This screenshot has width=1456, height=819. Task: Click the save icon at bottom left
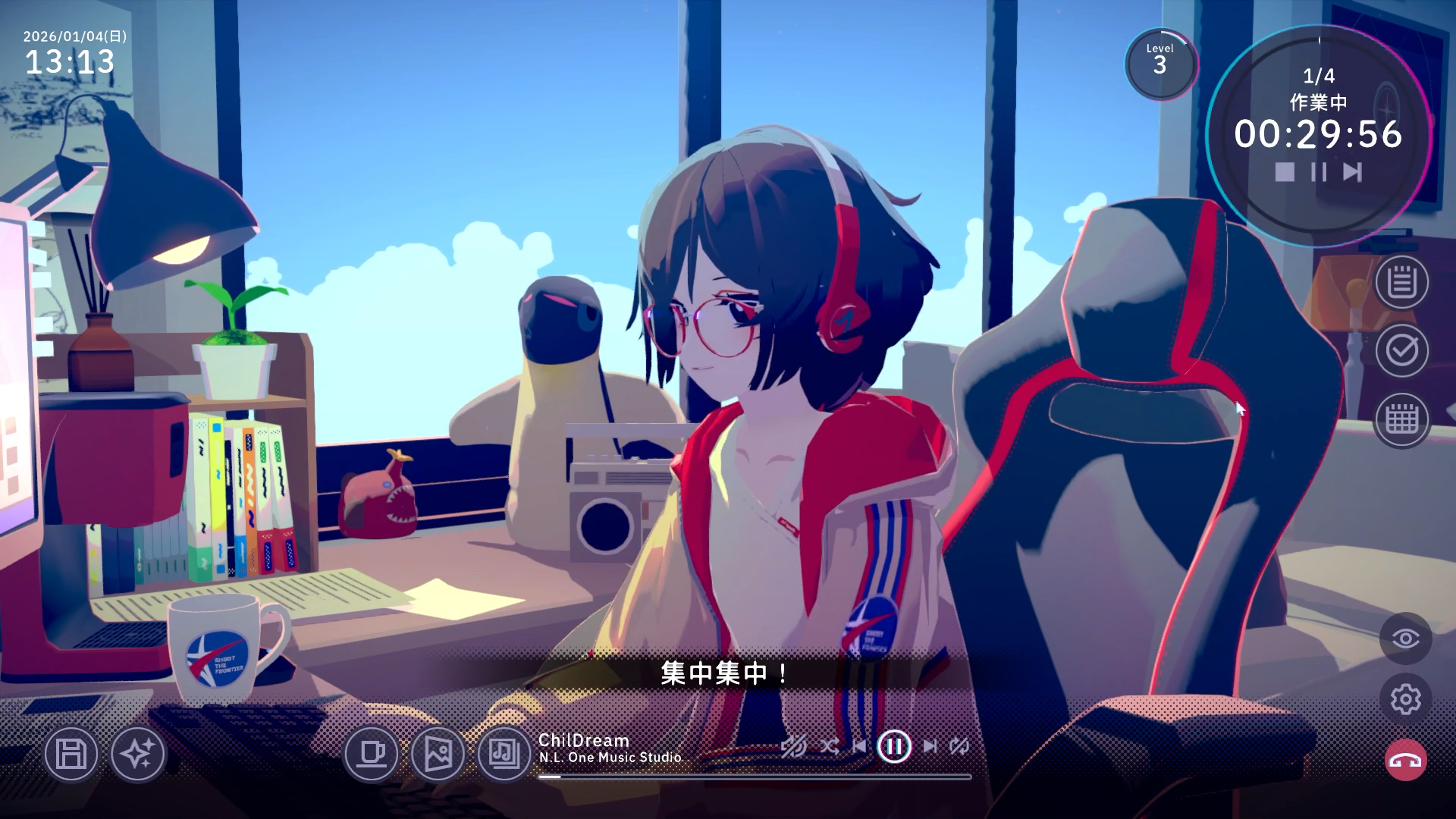click(71, 755)
